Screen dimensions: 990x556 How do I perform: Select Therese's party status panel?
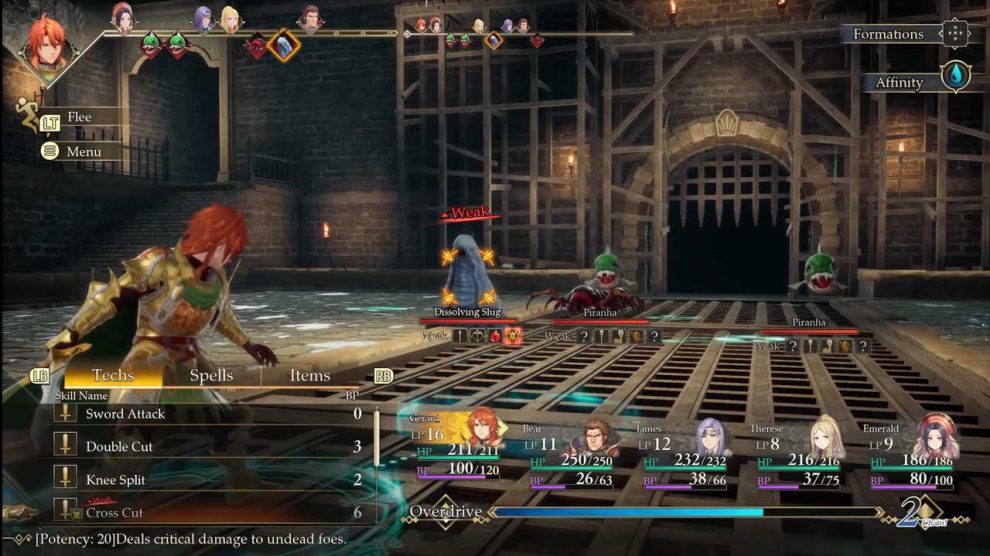point(798,453)
